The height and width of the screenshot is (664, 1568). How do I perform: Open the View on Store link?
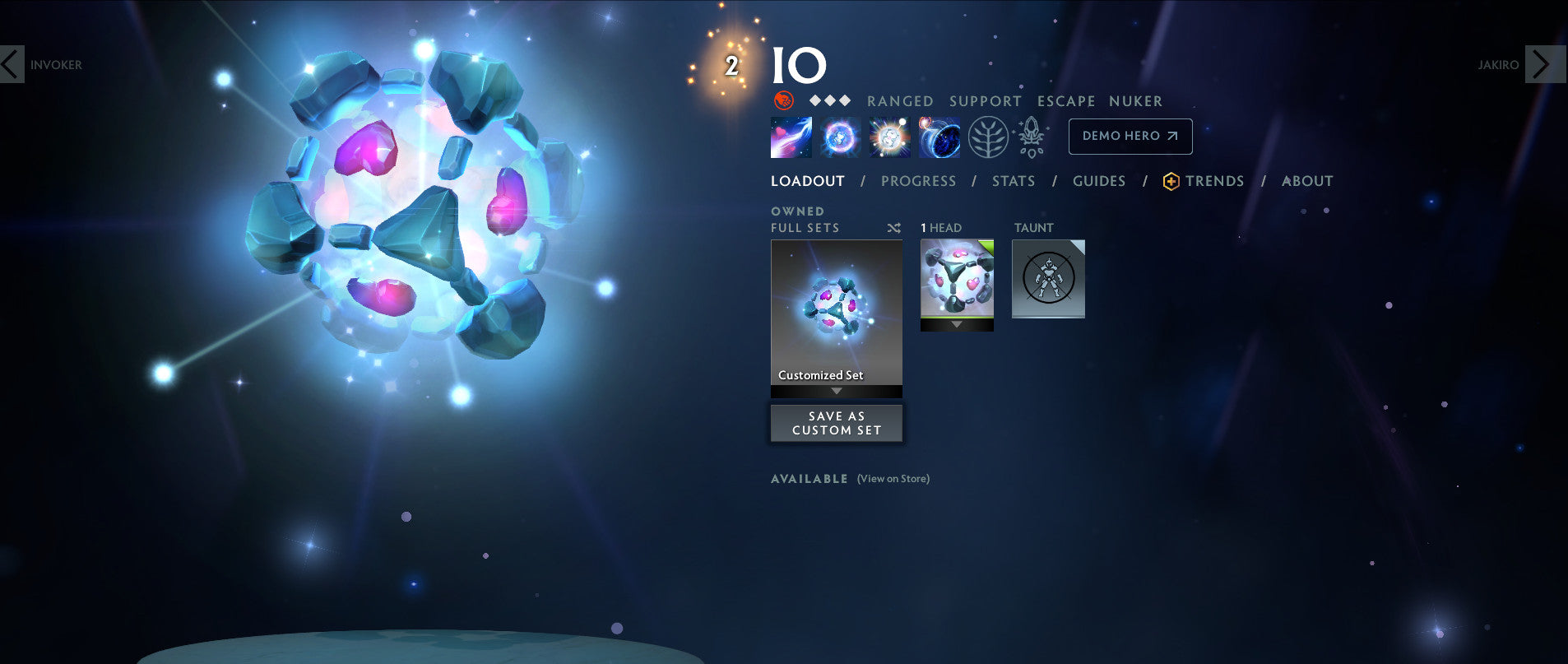coord(892,478)
